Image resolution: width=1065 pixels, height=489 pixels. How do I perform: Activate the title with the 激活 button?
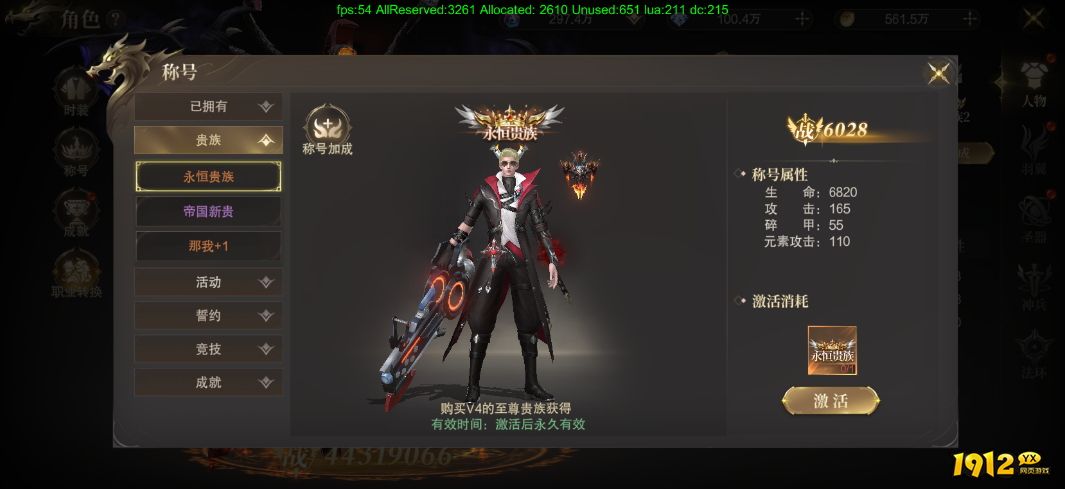(x=831, y=401)
